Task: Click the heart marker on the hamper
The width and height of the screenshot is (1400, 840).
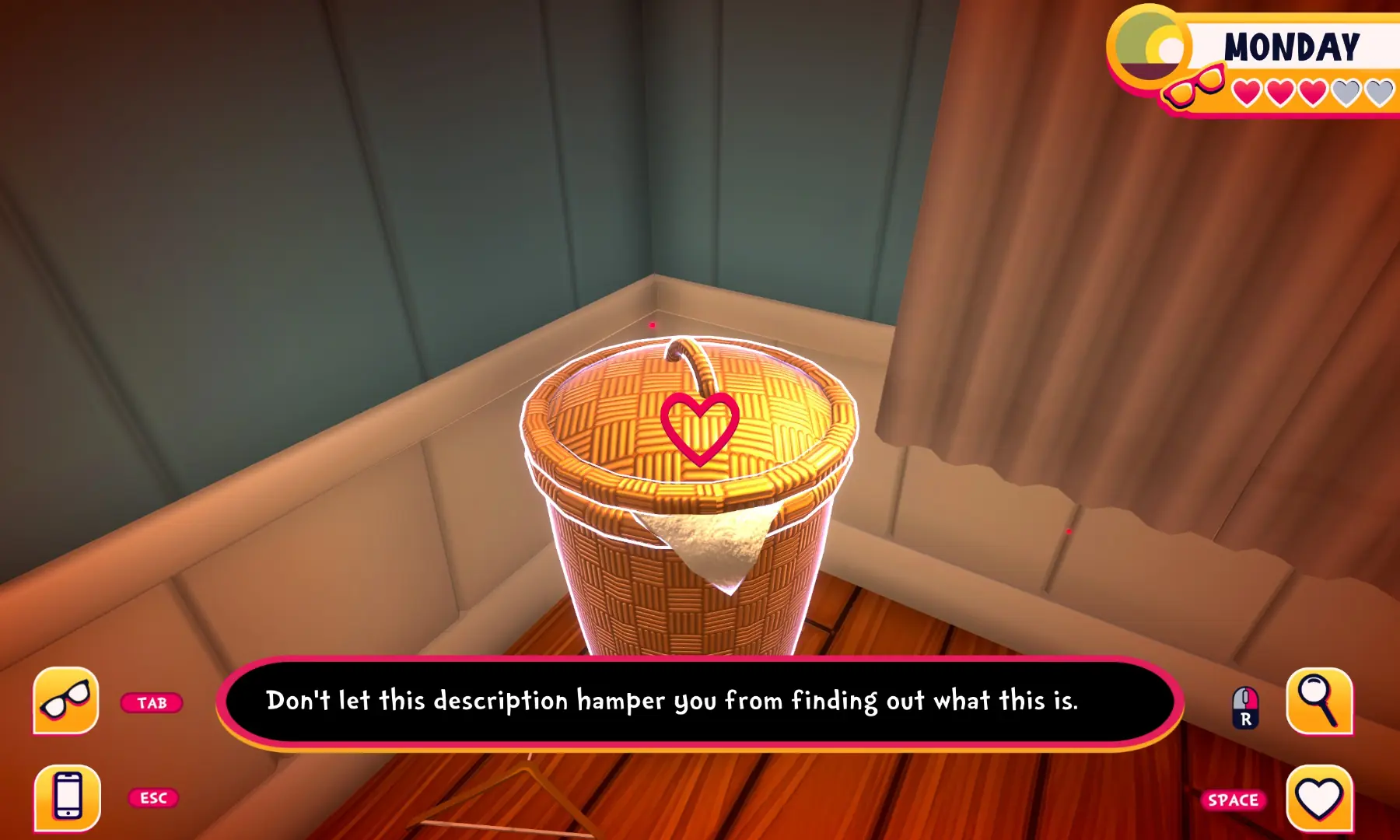Action: click(x=699, y=427)
